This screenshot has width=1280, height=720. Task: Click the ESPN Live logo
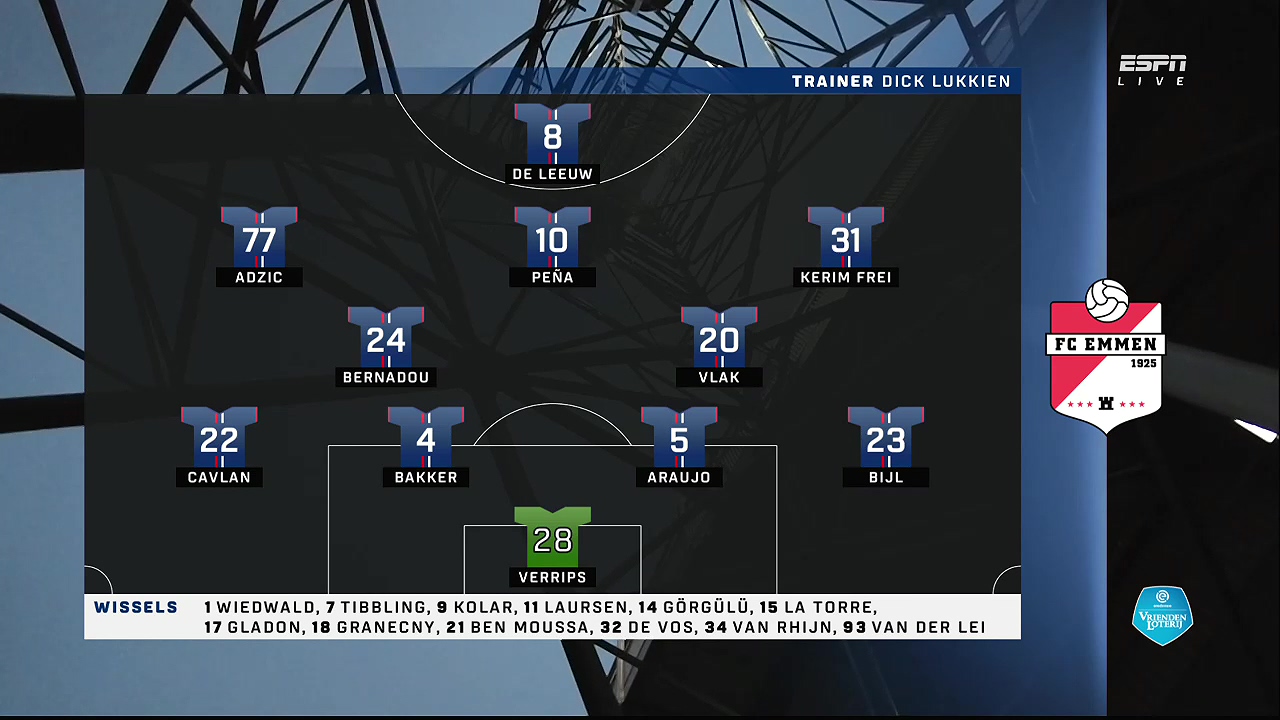click(x=1152, y=70)
